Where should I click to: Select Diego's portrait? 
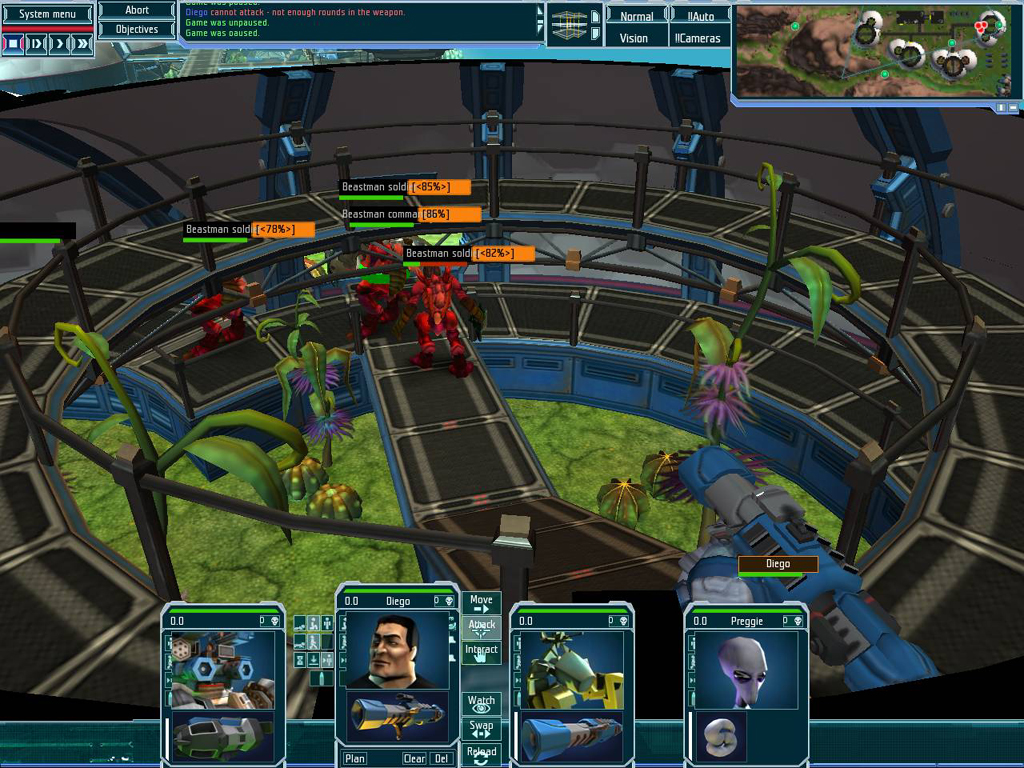[397, 649]
